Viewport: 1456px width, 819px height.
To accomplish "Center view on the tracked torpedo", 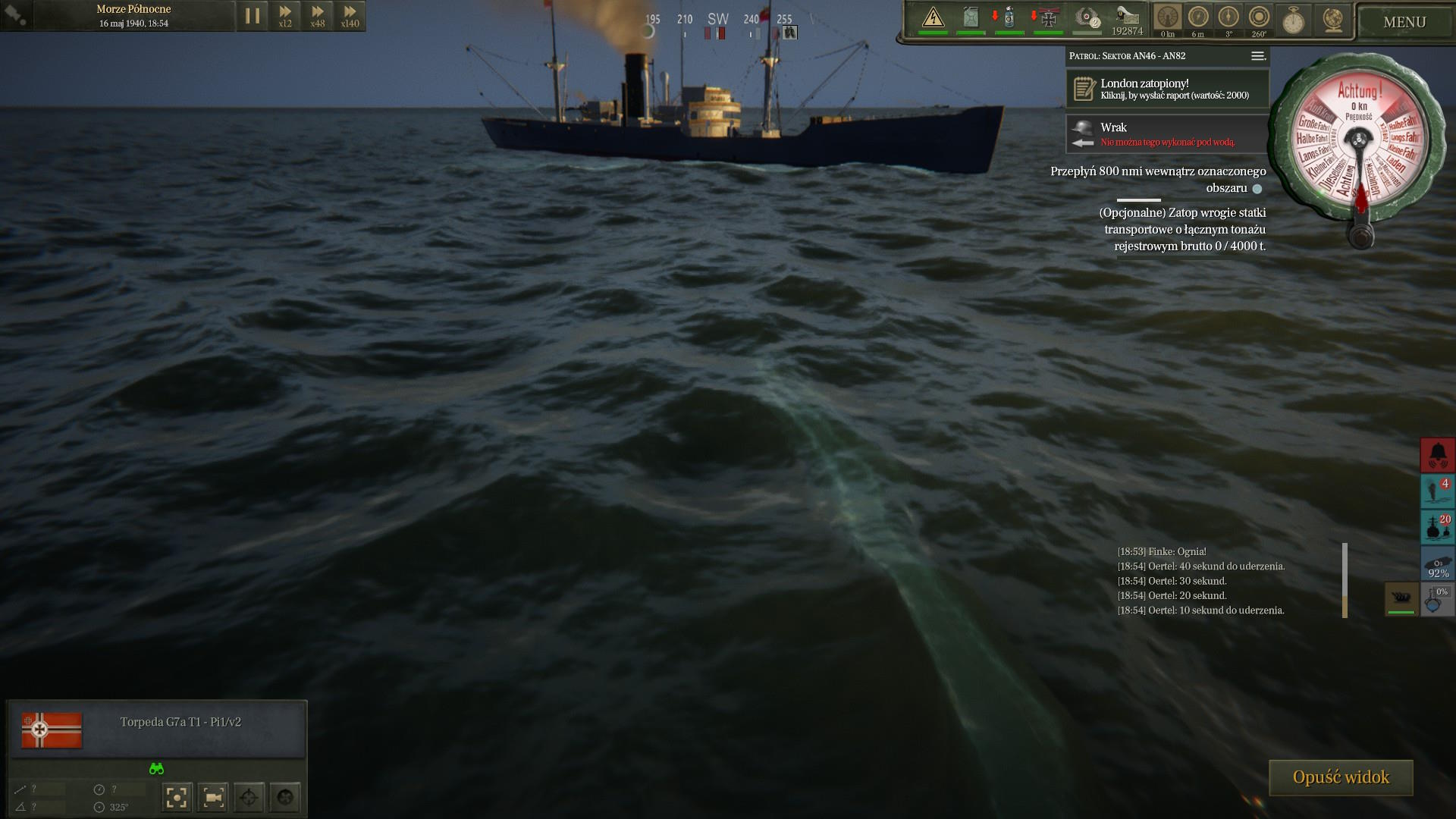I will [x=177, y=797].
